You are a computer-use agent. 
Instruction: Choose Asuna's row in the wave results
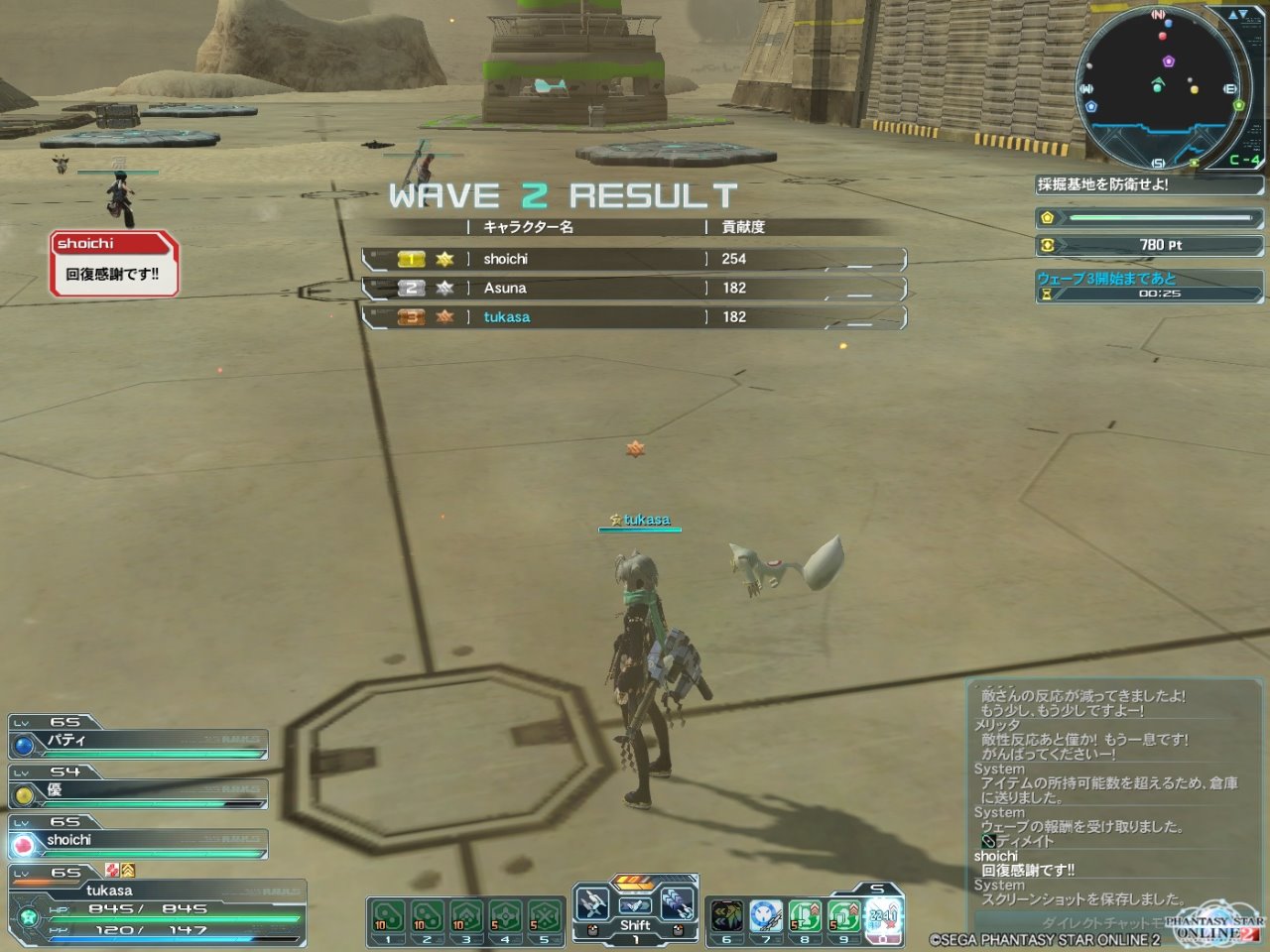(635, 288)
